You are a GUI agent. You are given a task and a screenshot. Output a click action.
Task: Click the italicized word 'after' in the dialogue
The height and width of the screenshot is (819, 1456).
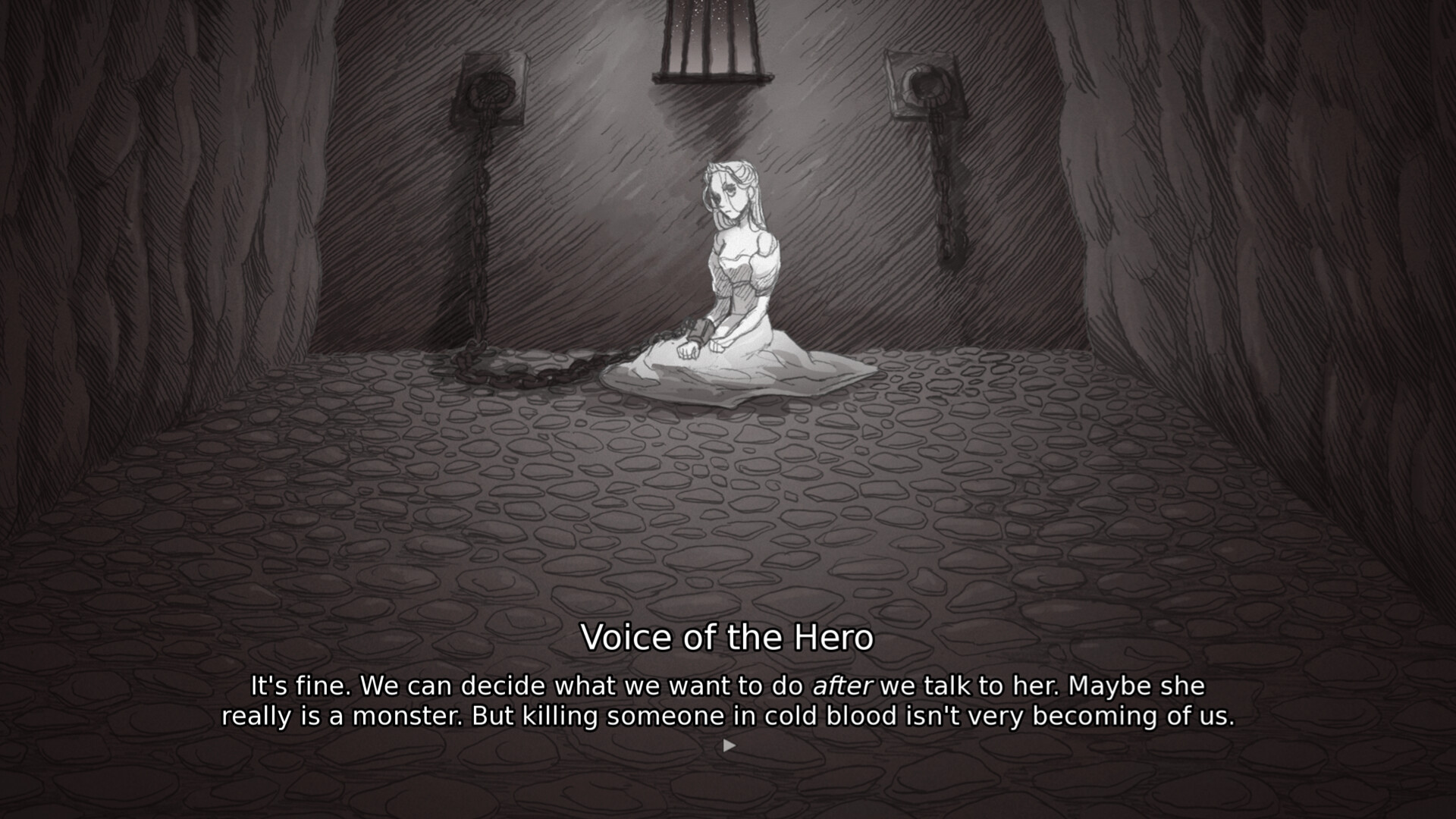pos(844,685)
